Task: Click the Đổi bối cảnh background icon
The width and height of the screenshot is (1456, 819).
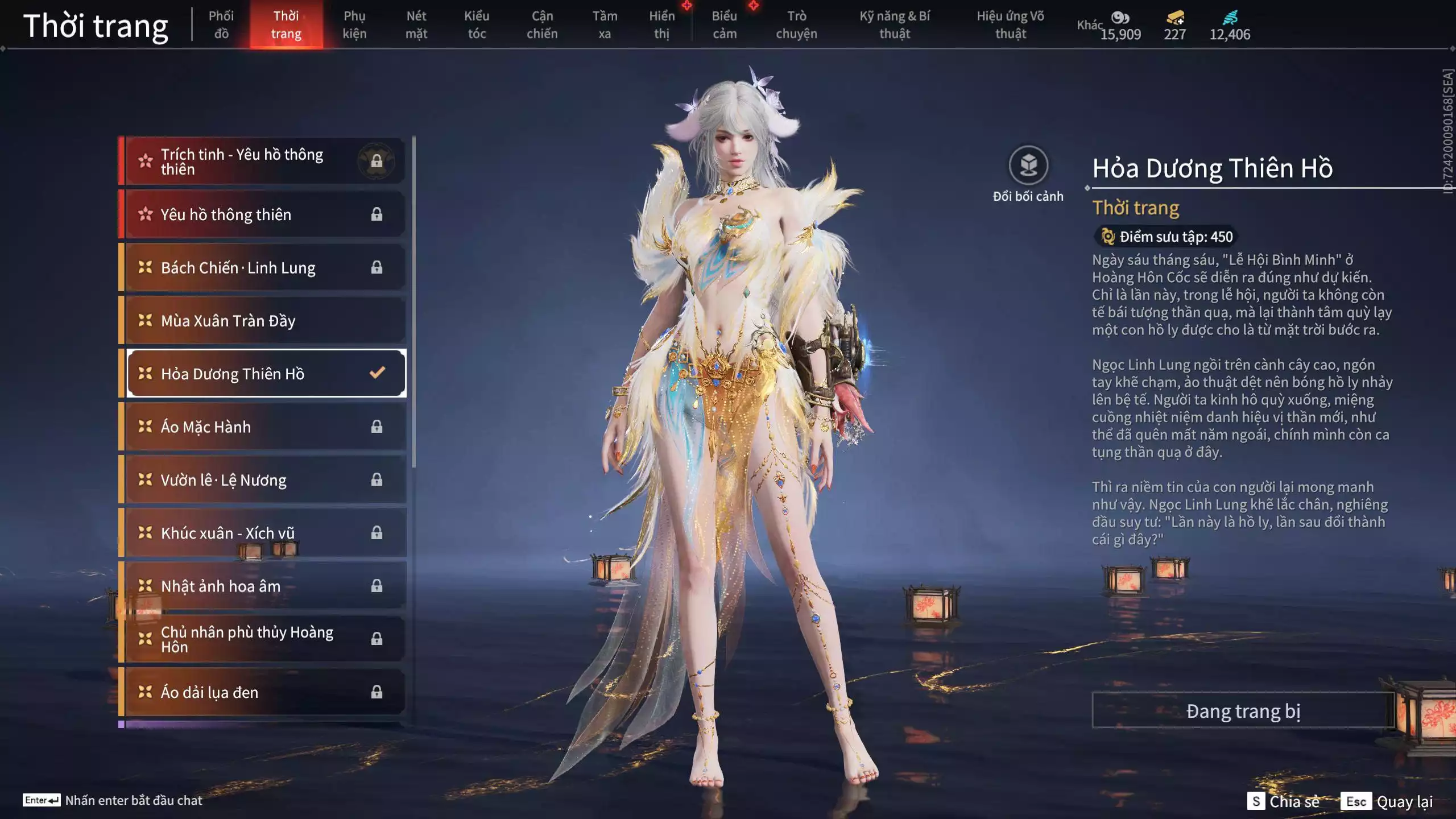Action: click(1028, 166)
